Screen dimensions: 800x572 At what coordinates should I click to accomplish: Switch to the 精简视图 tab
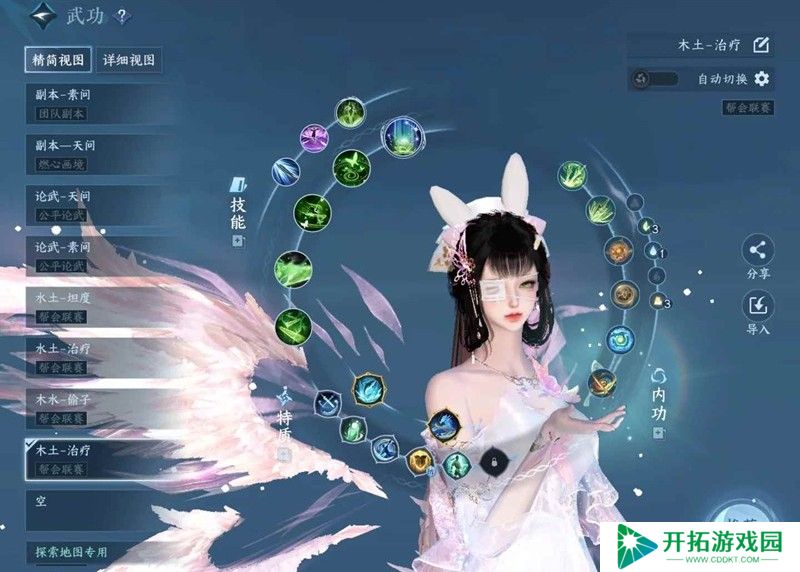tap(59, 60)
